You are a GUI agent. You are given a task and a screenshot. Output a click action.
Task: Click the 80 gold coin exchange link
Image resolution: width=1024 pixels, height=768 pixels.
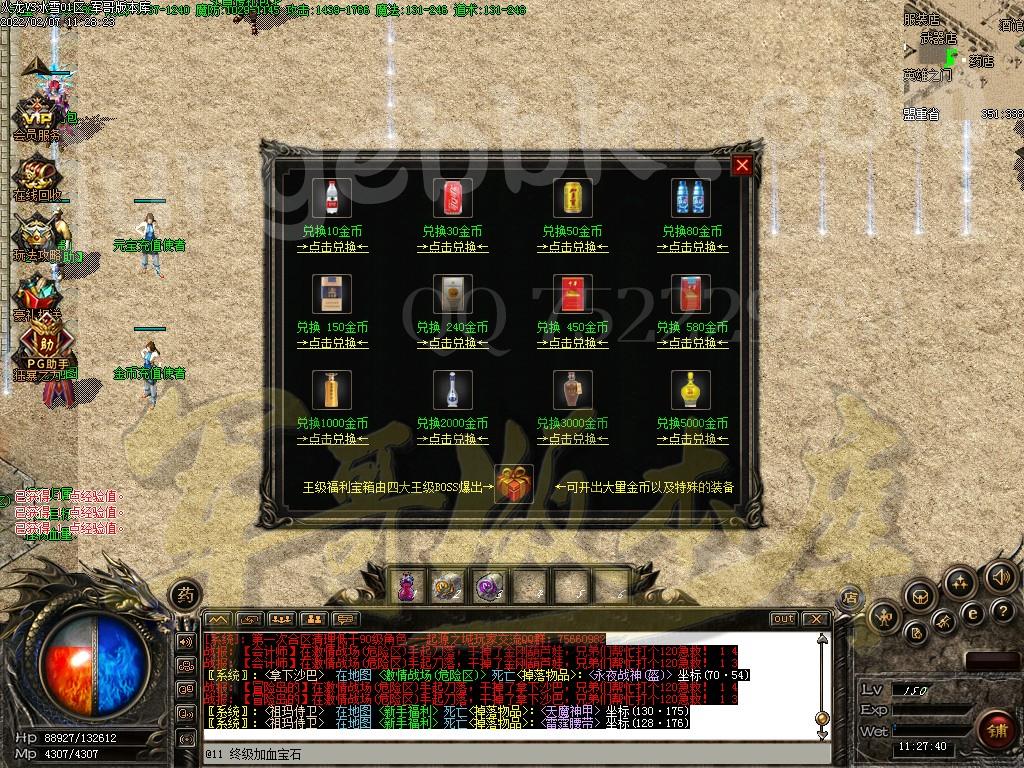(x=692, y=247)
